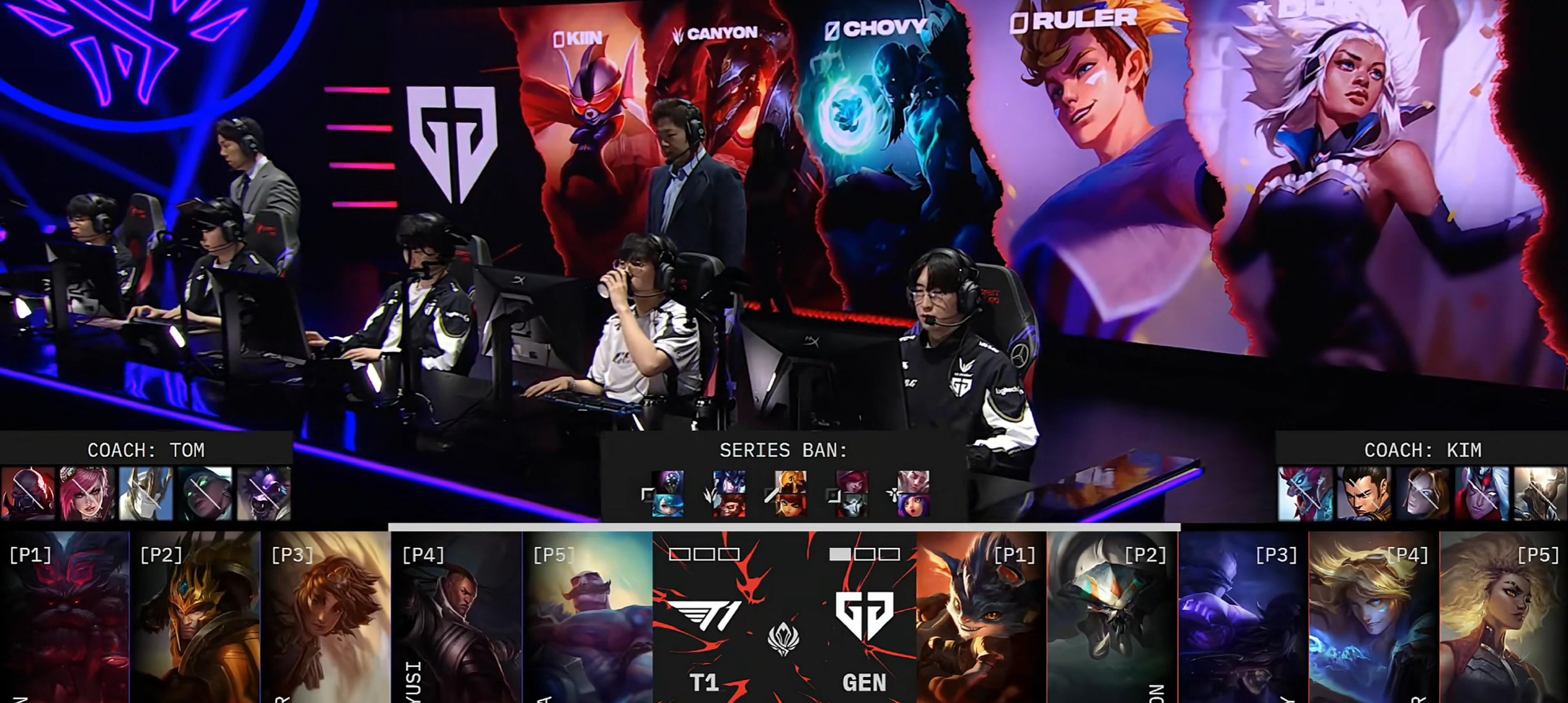The height and width of the screenshot is (703, 1568).
Task: Click the T1 team logo
Action: [704, 616]
